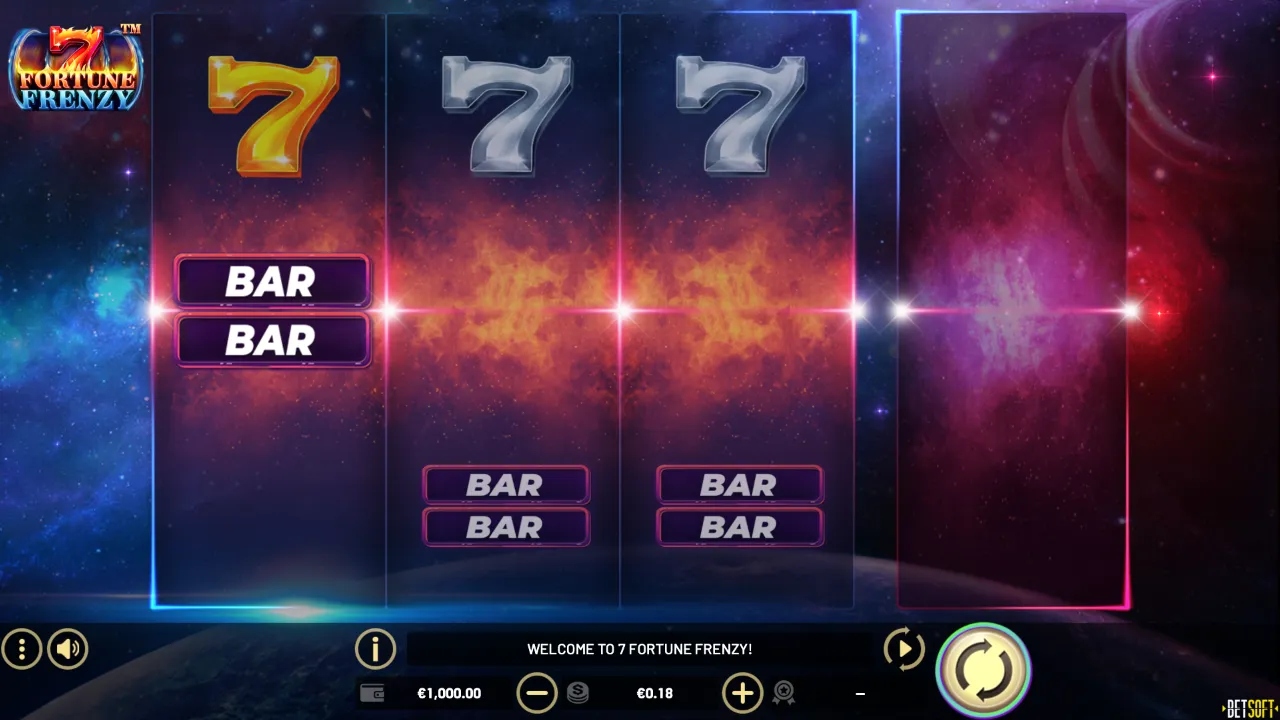Screen dimensions: 1280x720
Task: Click the coin-stack bet icon
Action: click(575, 692)
